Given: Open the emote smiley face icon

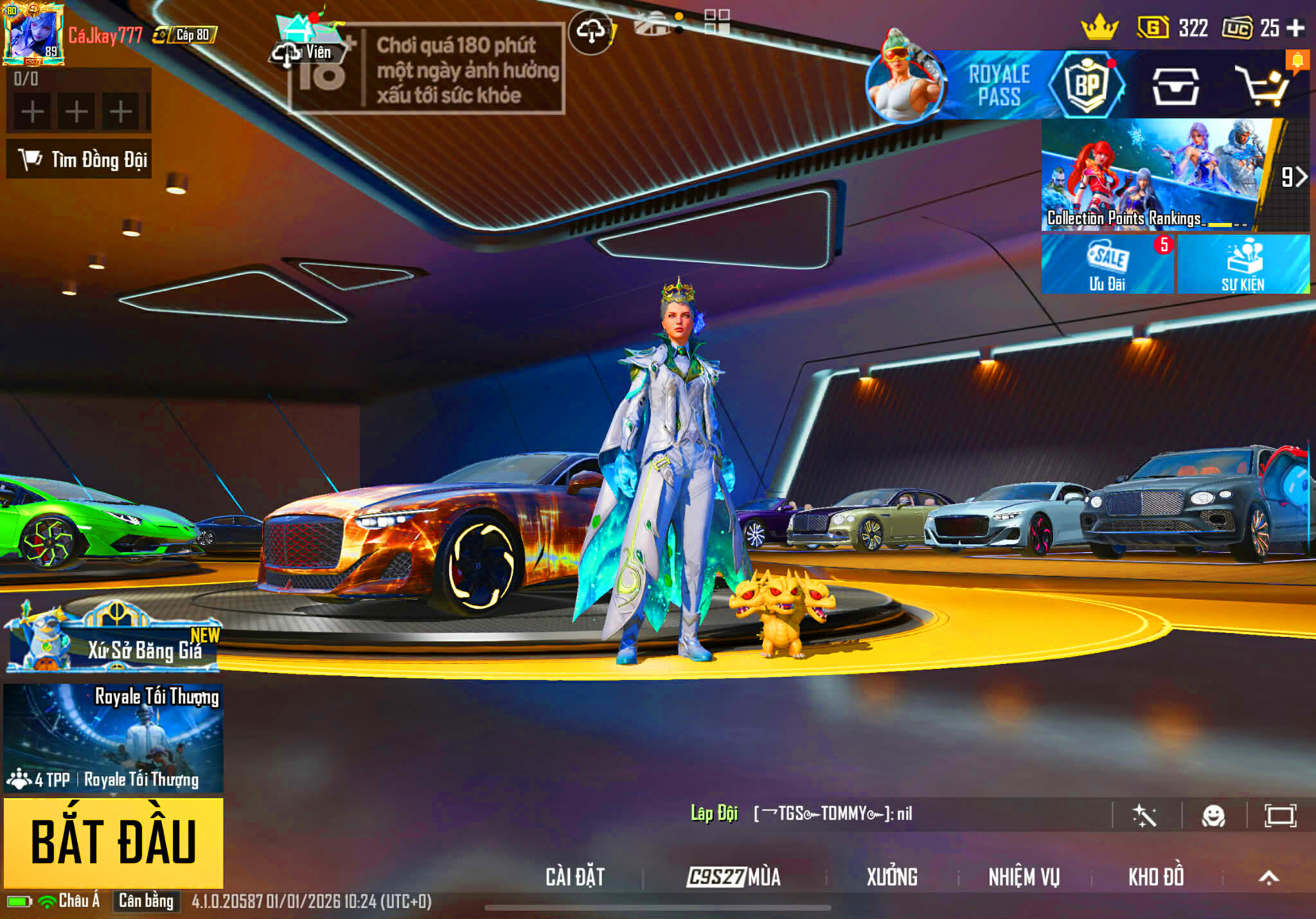Looking at the screenshot, I should [x=1213, y=816].
